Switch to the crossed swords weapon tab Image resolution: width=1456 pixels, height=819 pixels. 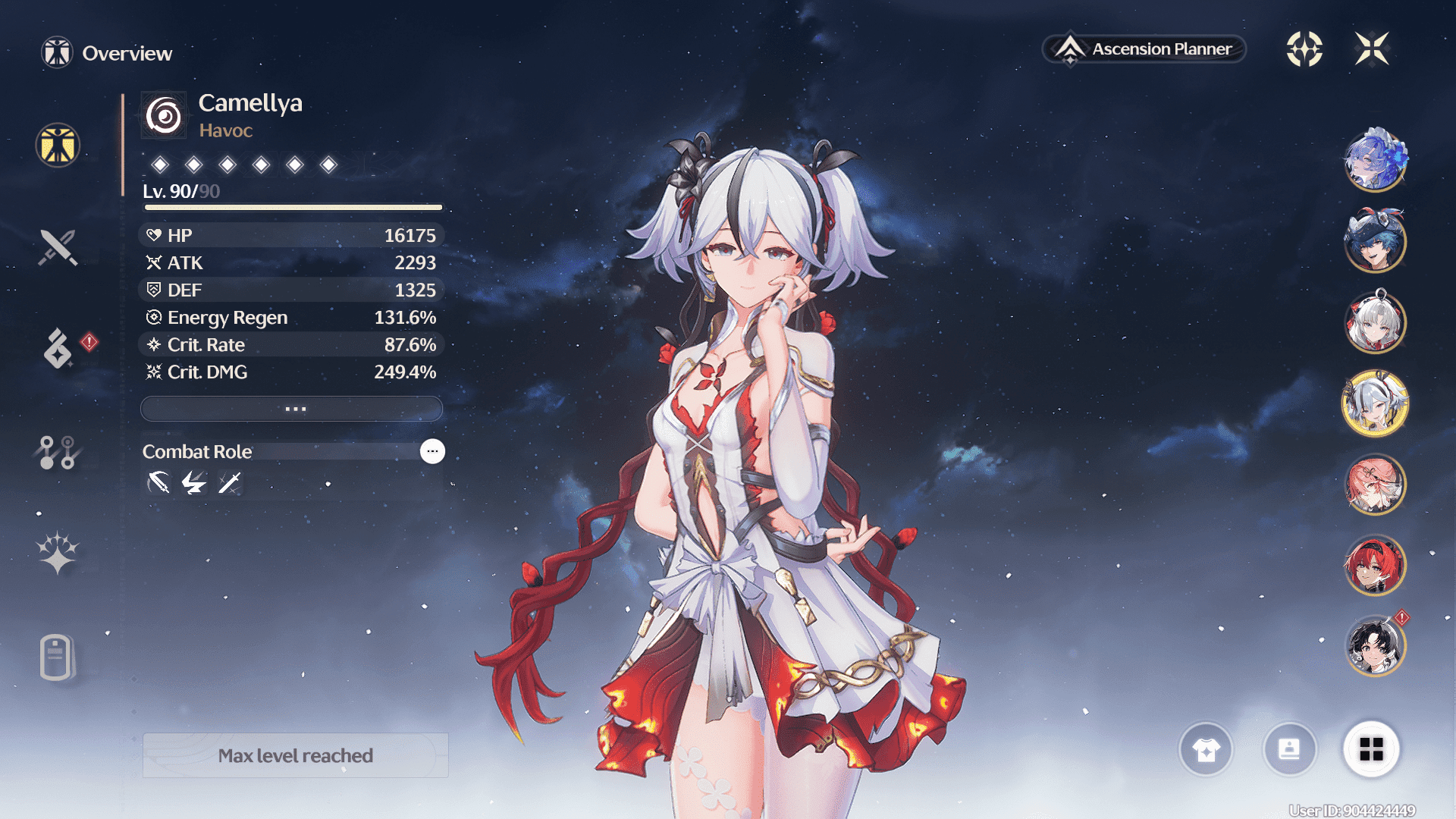click(58, 247)
